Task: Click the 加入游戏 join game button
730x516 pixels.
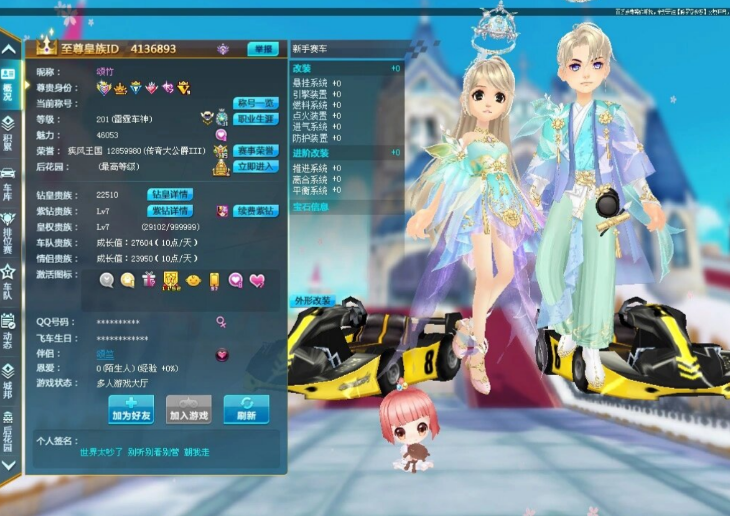Action: point(189,409)
